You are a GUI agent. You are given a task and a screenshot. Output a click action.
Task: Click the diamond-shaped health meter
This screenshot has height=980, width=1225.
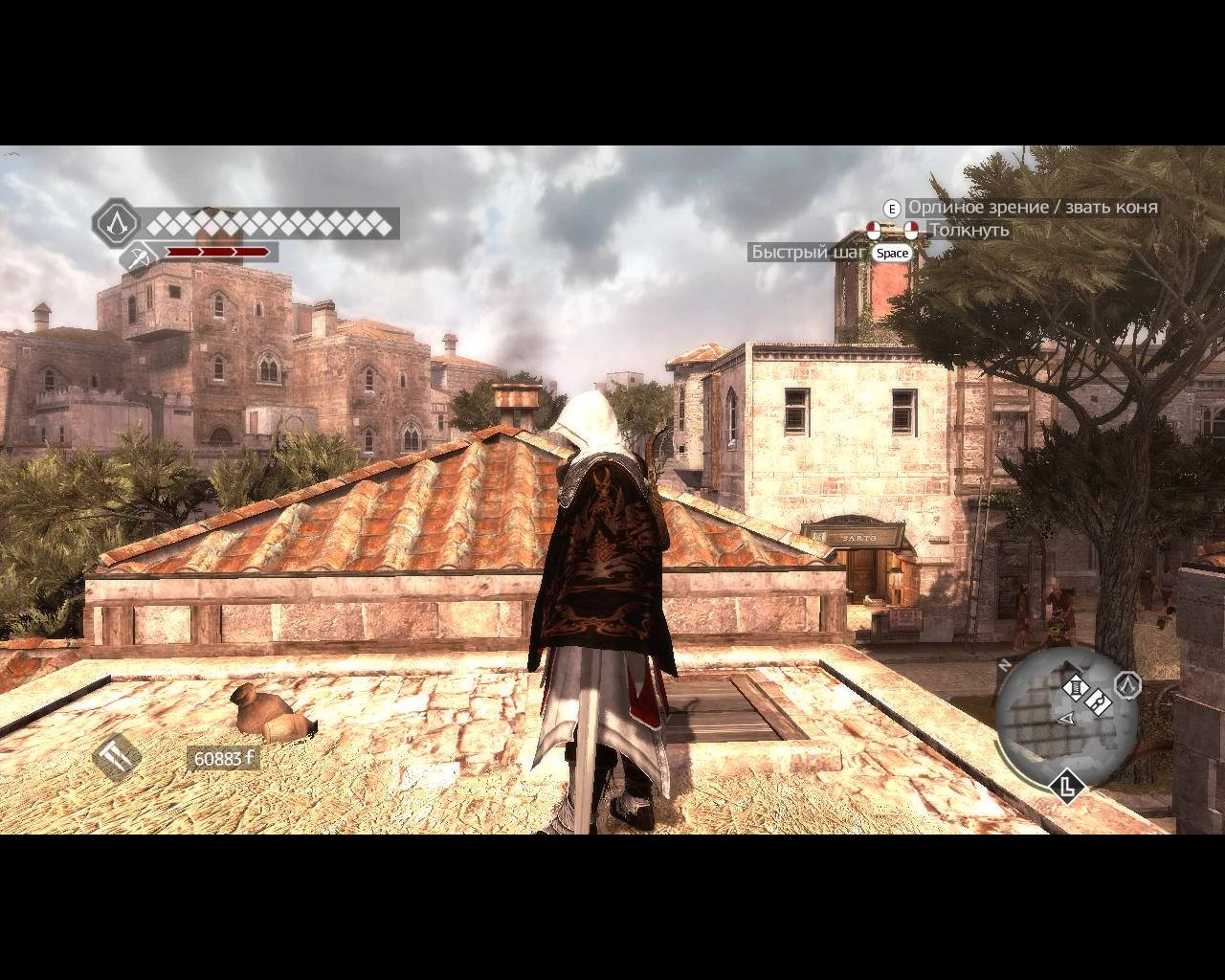(273, 224)
